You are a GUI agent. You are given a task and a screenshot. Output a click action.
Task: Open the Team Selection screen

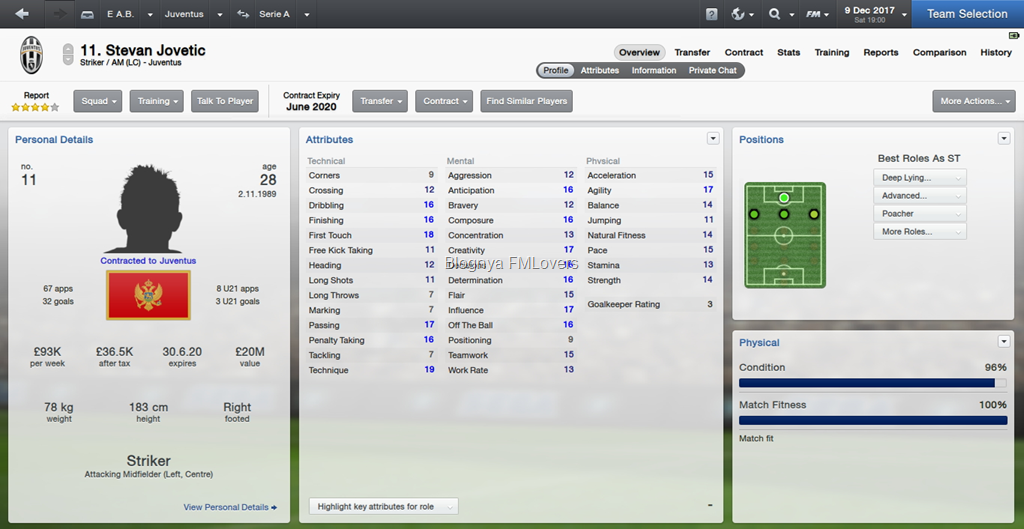point(967,14)
